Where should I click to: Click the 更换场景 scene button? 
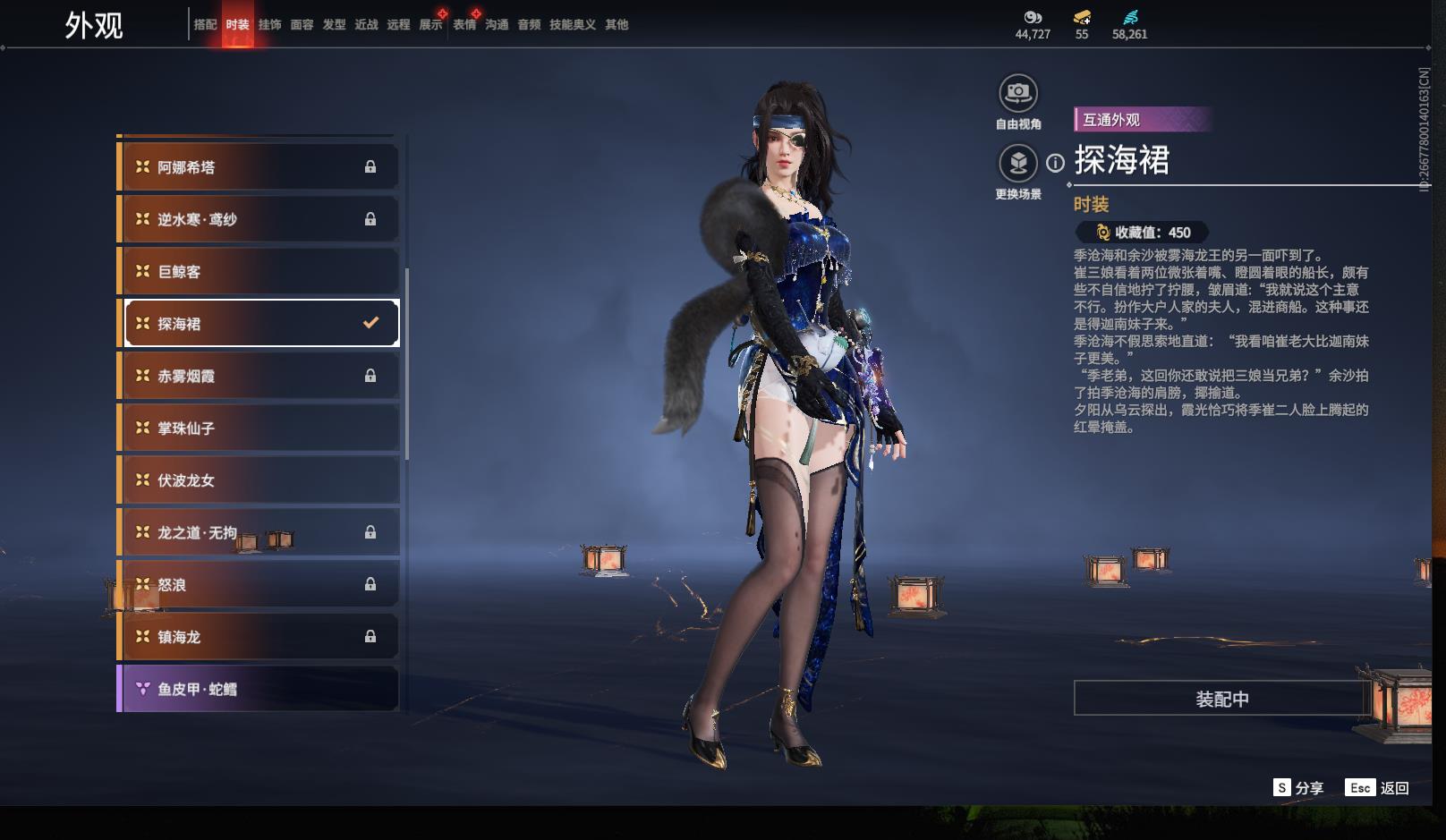[x=1017, y=164]
